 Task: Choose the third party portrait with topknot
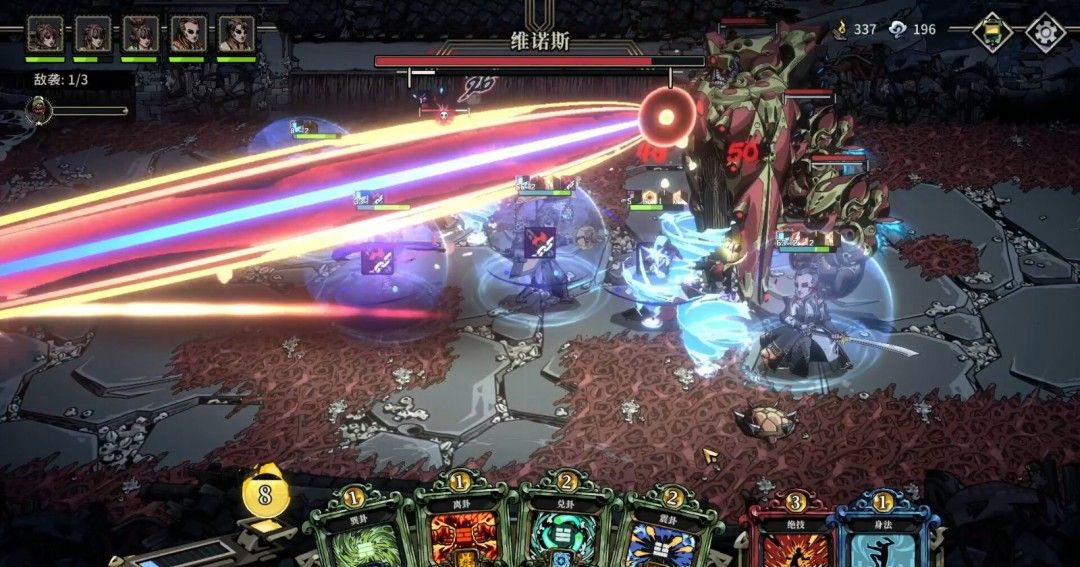[x=140, y=34]
